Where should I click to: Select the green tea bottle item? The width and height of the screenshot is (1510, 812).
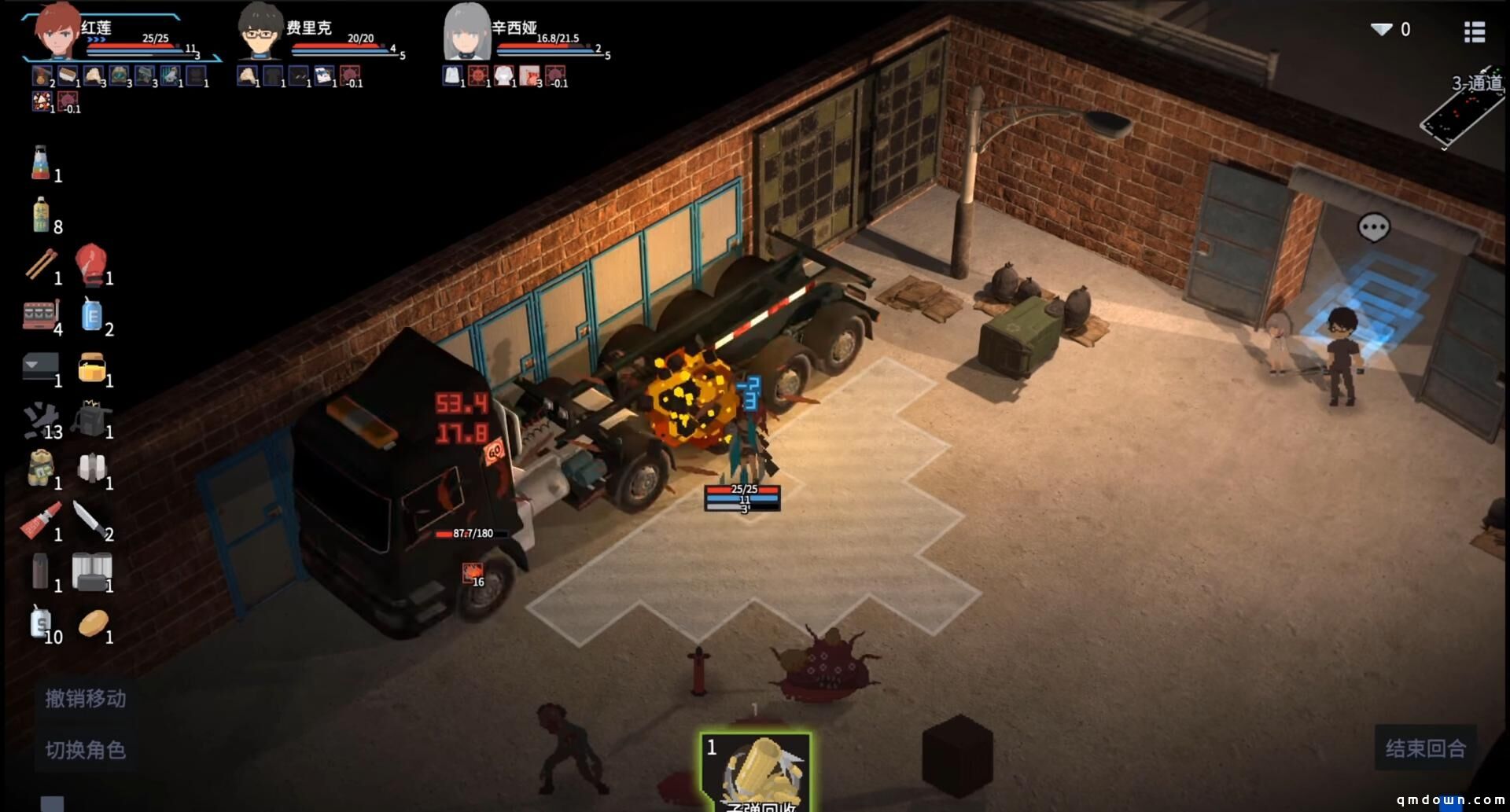point(41,214)
